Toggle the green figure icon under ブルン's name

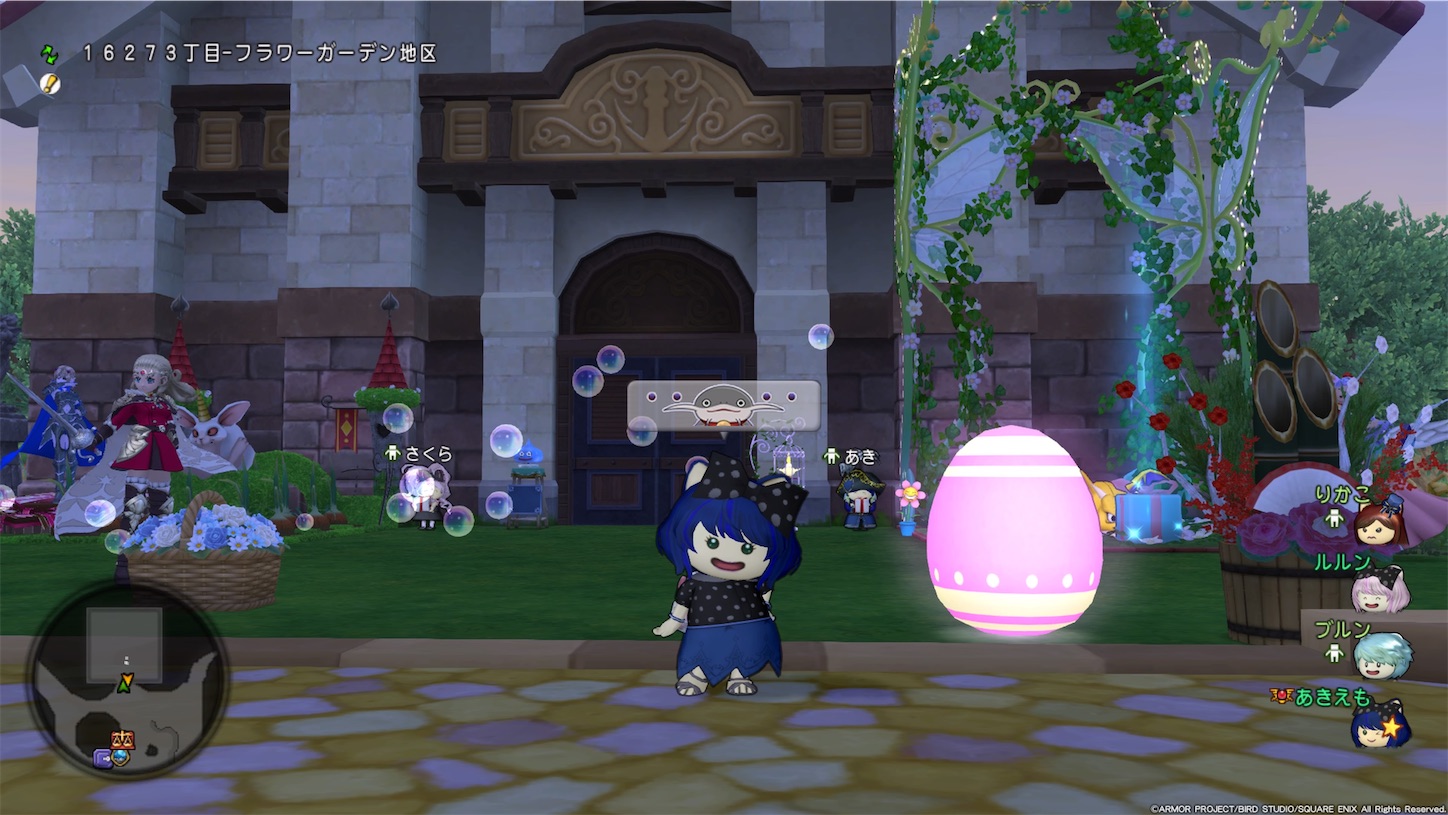(x=1336, y=652)
